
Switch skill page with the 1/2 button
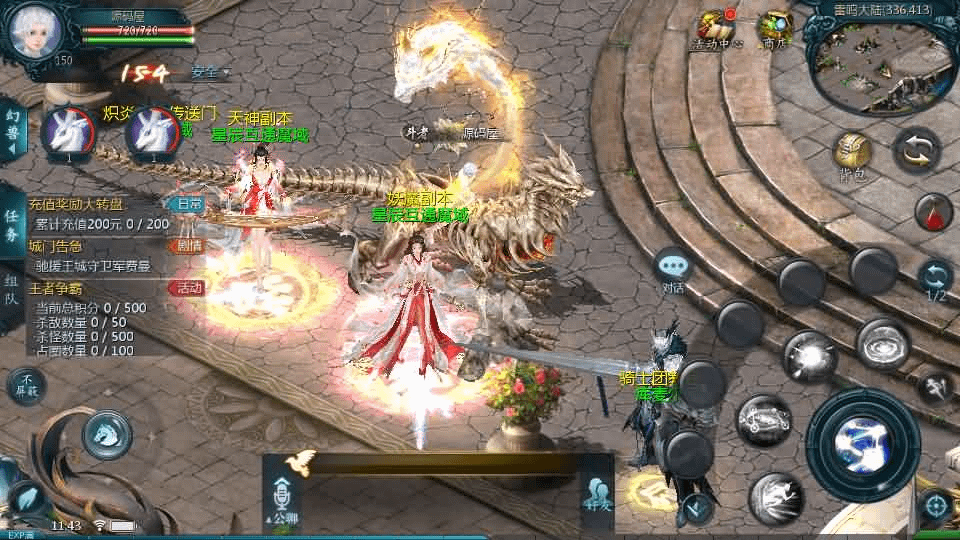coord(935,278)
